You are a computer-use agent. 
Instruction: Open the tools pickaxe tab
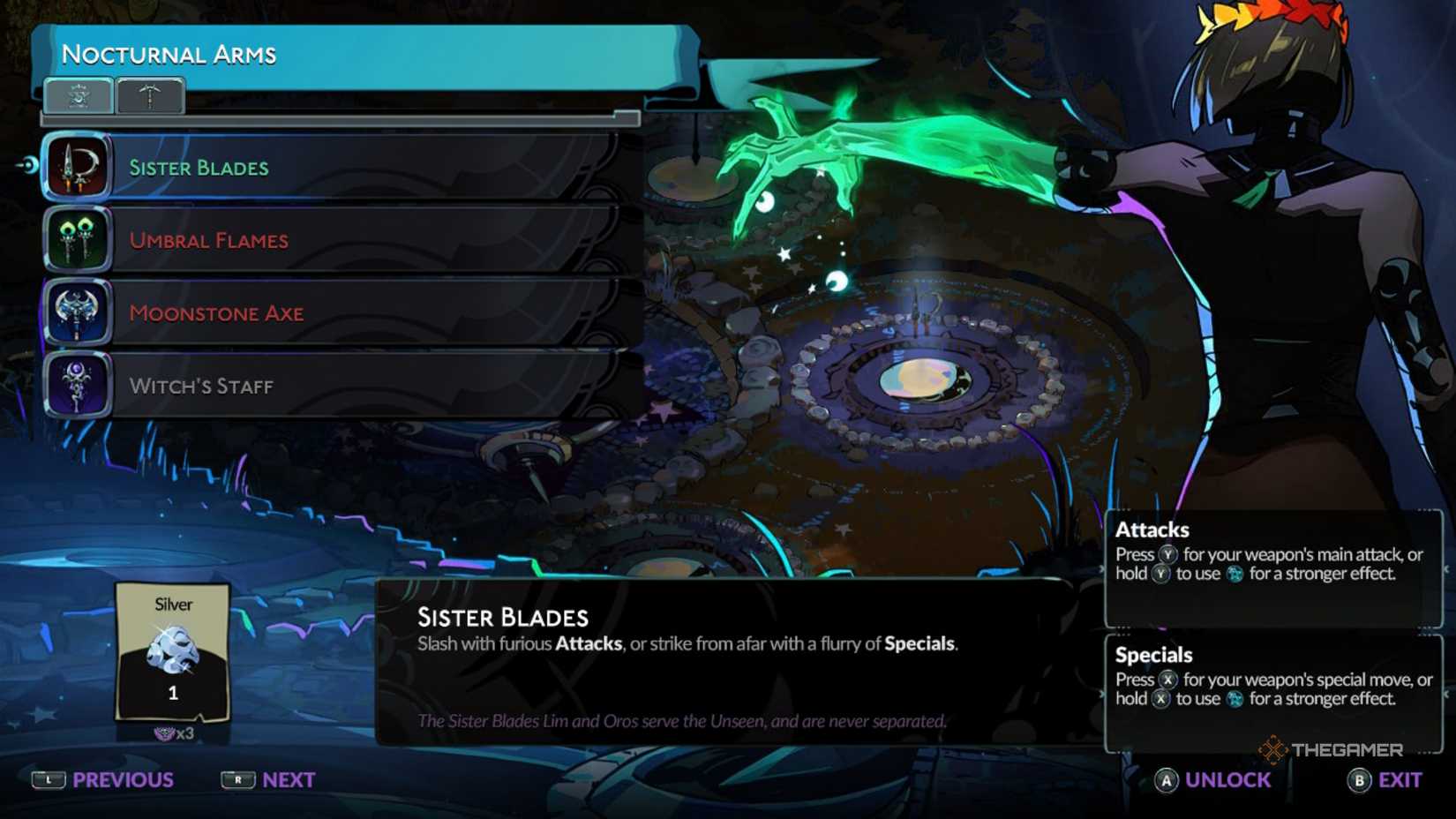pos(150,96)
